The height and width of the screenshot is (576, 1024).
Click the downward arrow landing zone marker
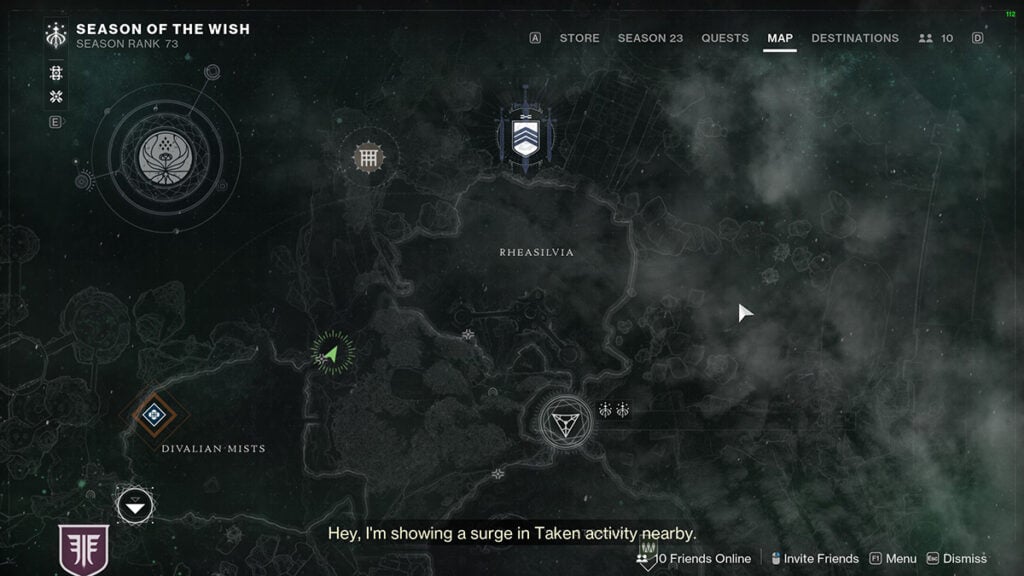(x=135, y=506)
